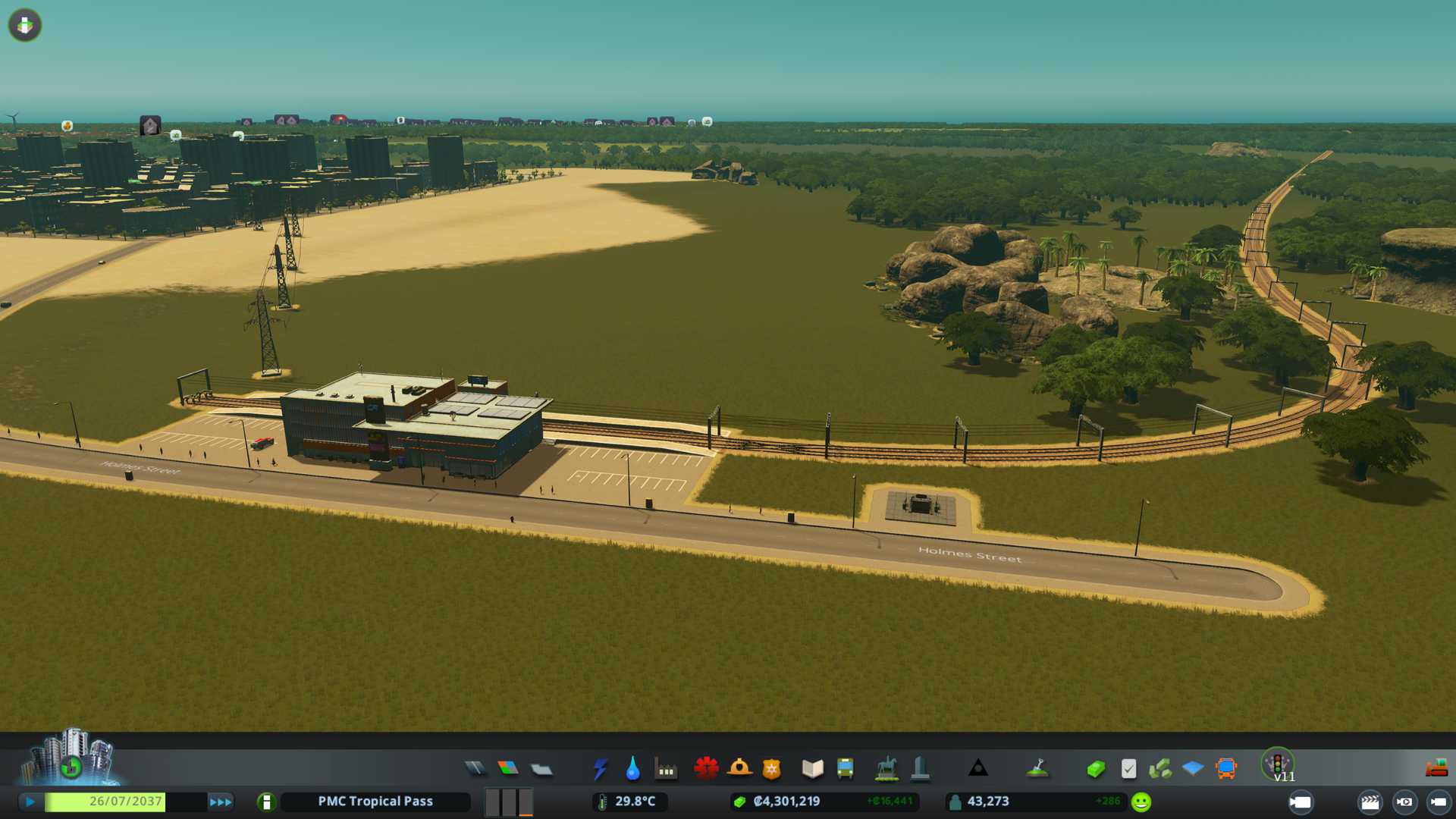Open the electricity build menu

[x=600, y=769]
